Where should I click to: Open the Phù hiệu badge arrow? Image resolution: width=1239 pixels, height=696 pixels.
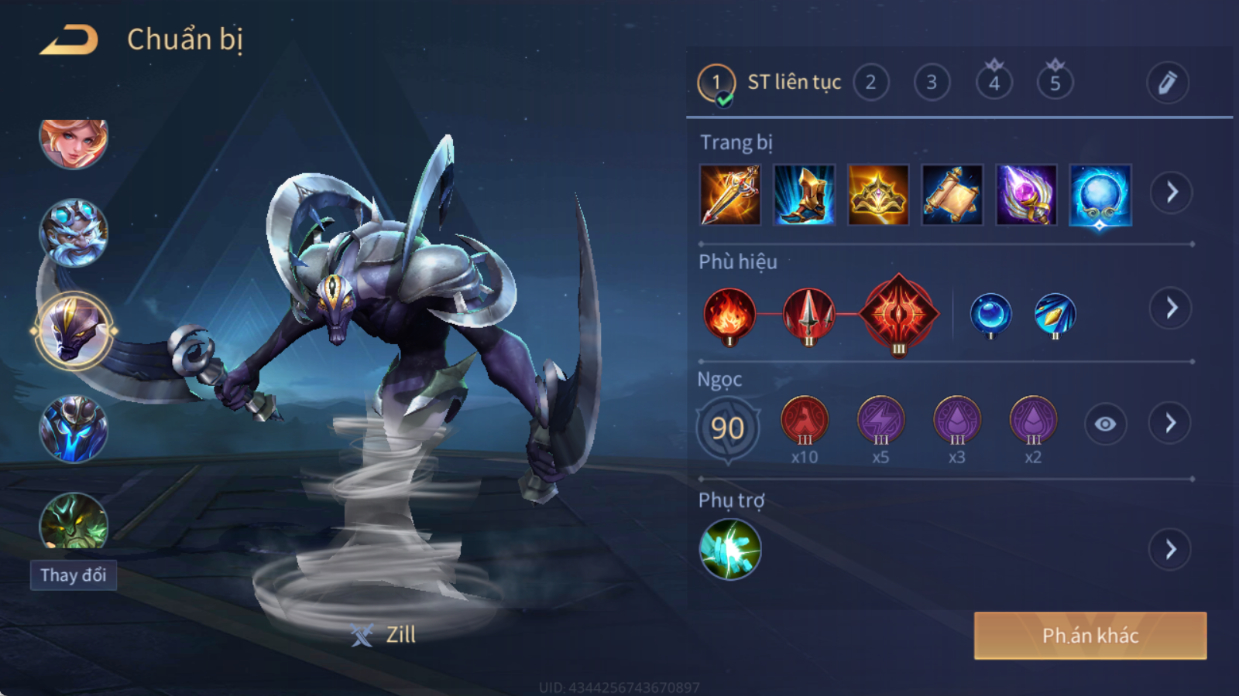[x=1170, y=309]
